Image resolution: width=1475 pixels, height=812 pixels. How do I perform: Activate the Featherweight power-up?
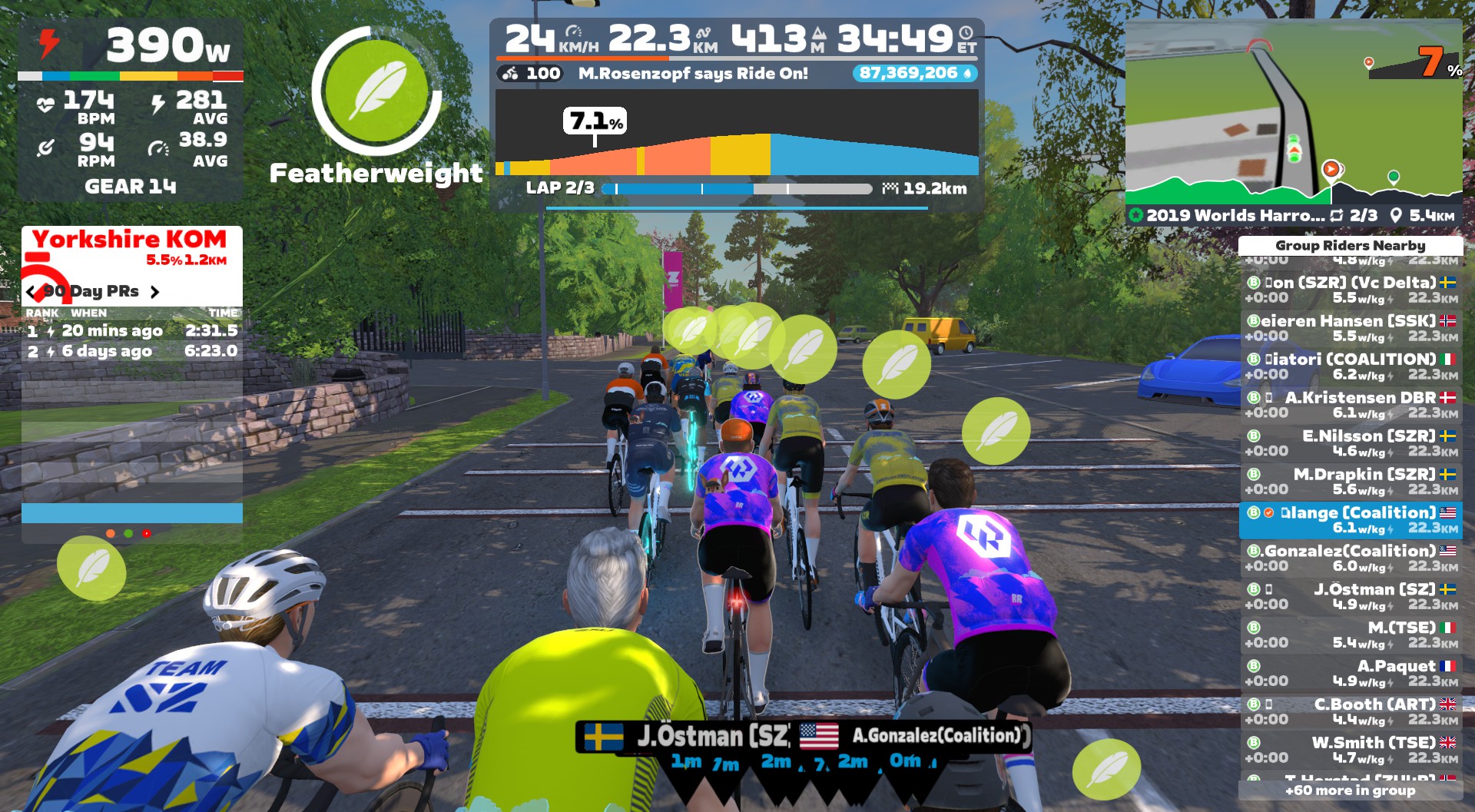(x=376, y=91)
